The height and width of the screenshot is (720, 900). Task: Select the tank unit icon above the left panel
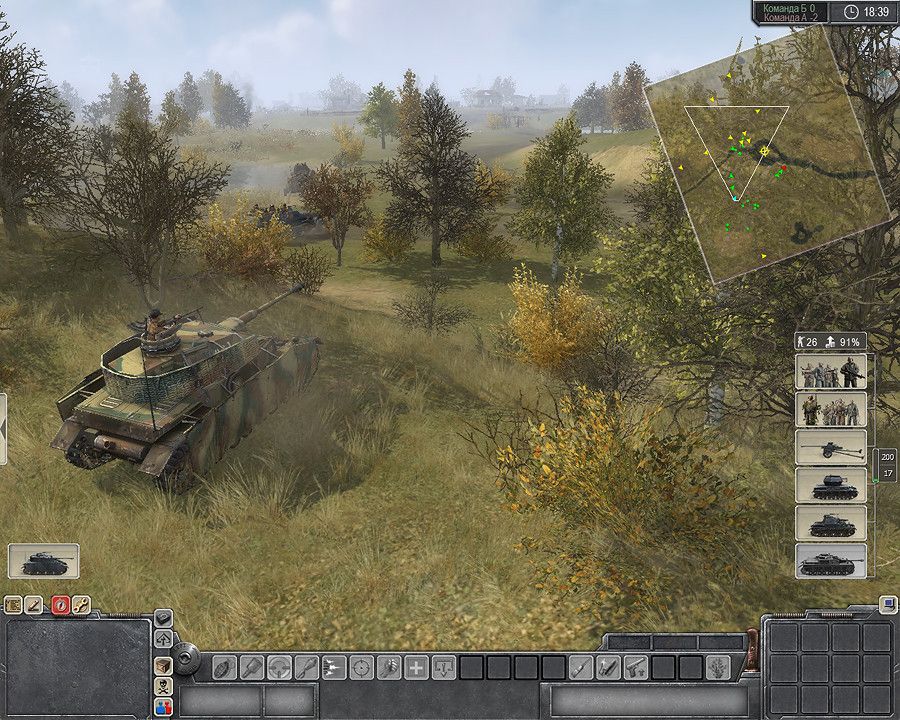coord(43,561)
